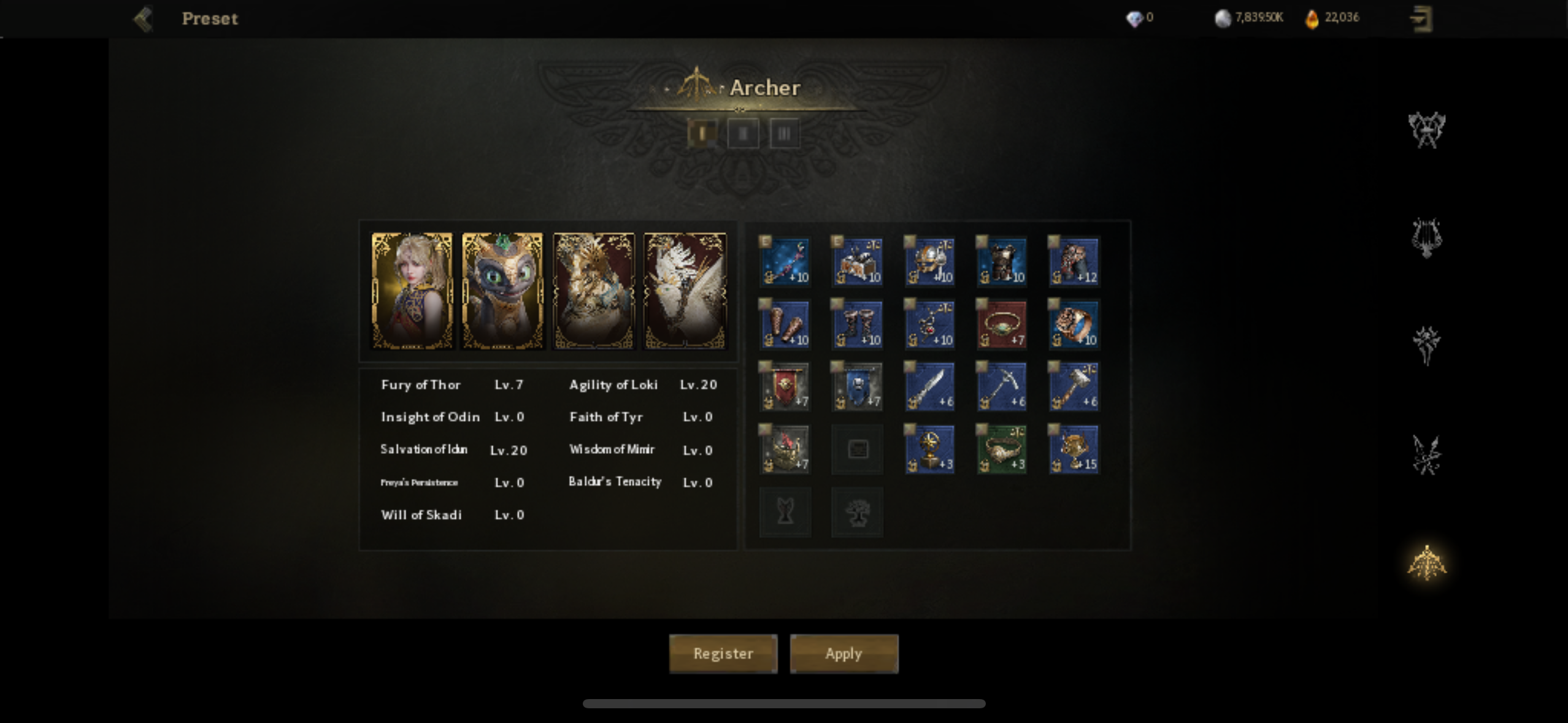1568x723 pixels.
Task: Choose the lyre class icon
Action: tap(1426, 238)
